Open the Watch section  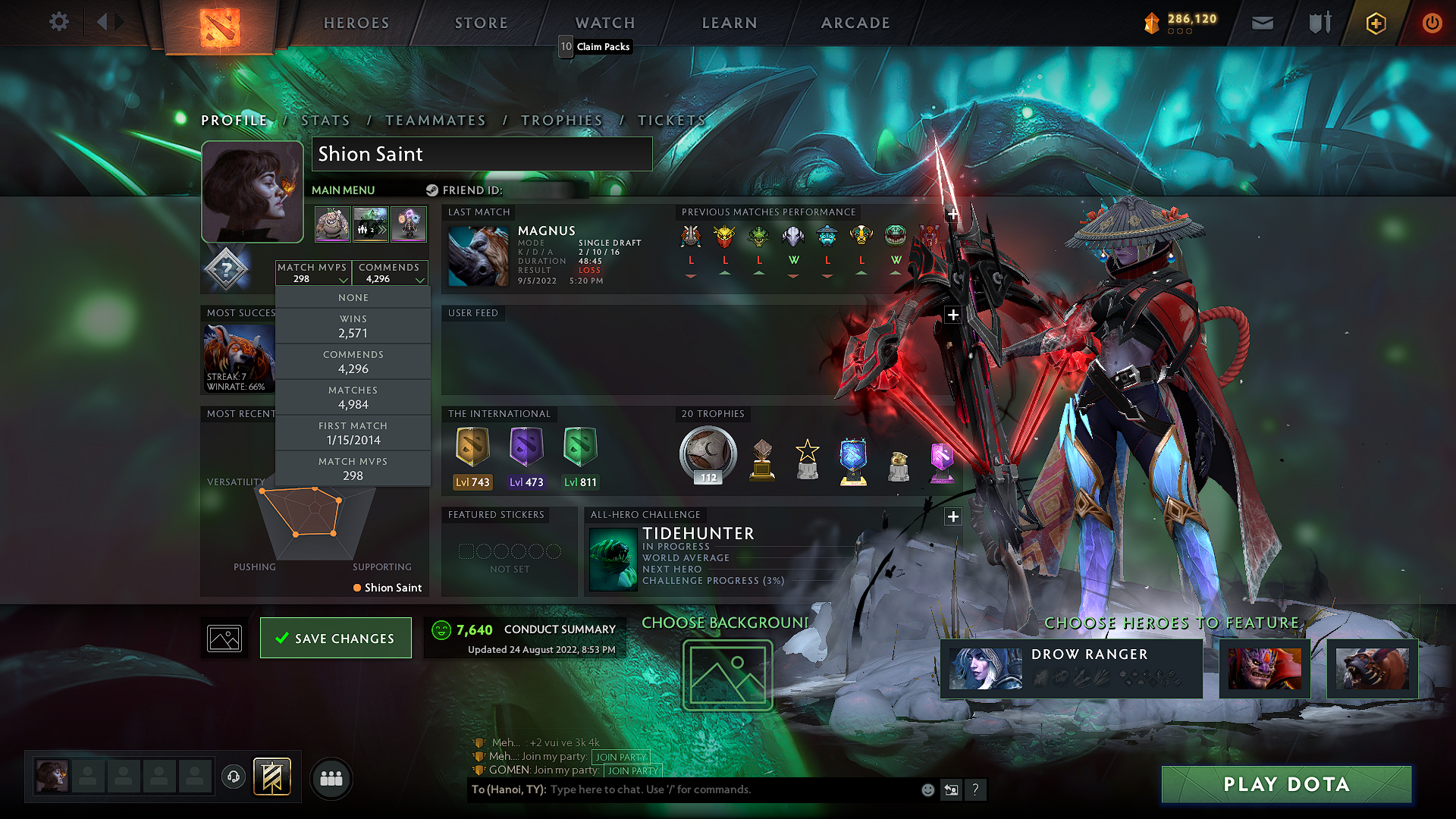click(x=605, y=23)
